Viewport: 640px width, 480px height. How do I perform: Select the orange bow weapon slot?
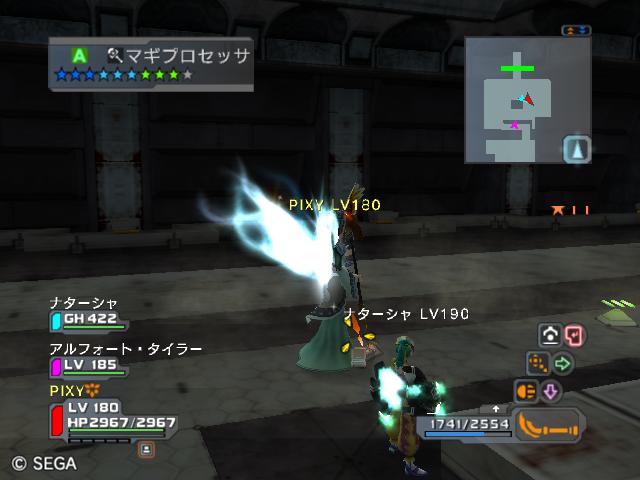[549, 425]
